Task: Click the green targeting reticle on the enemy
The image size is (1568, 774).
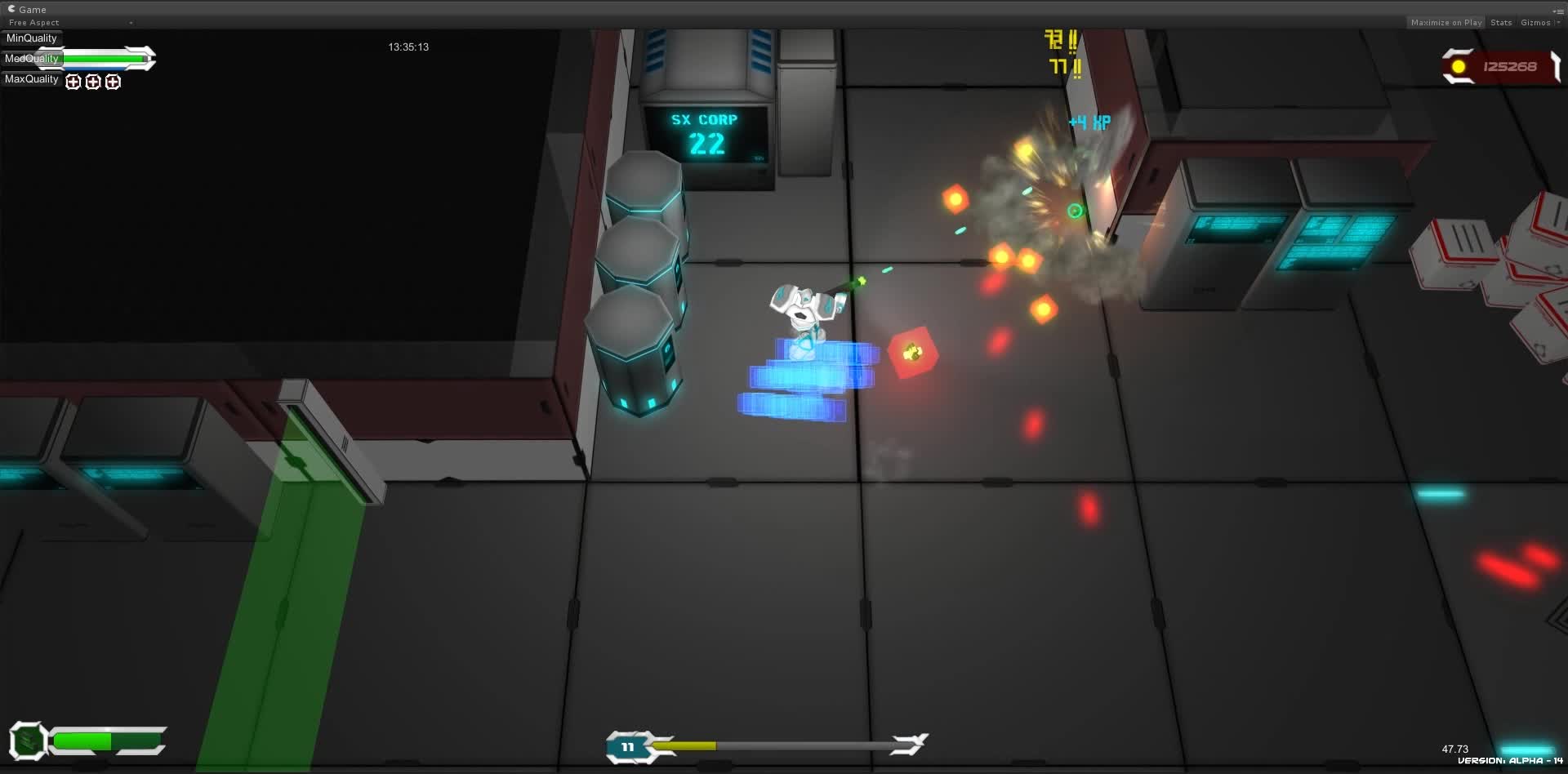Action: click(x=1075, y=210)
